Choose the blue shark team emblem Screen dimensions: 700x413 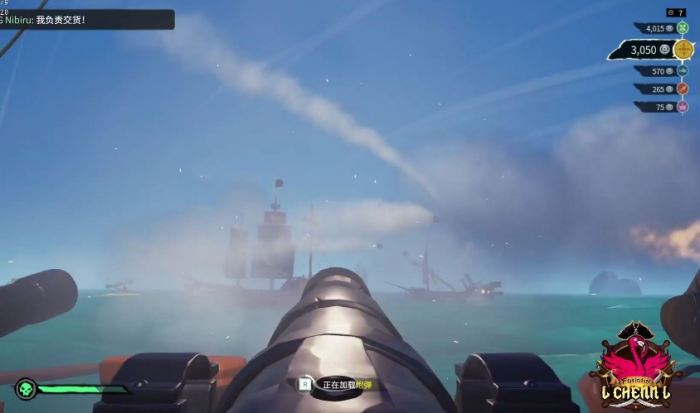682,71
